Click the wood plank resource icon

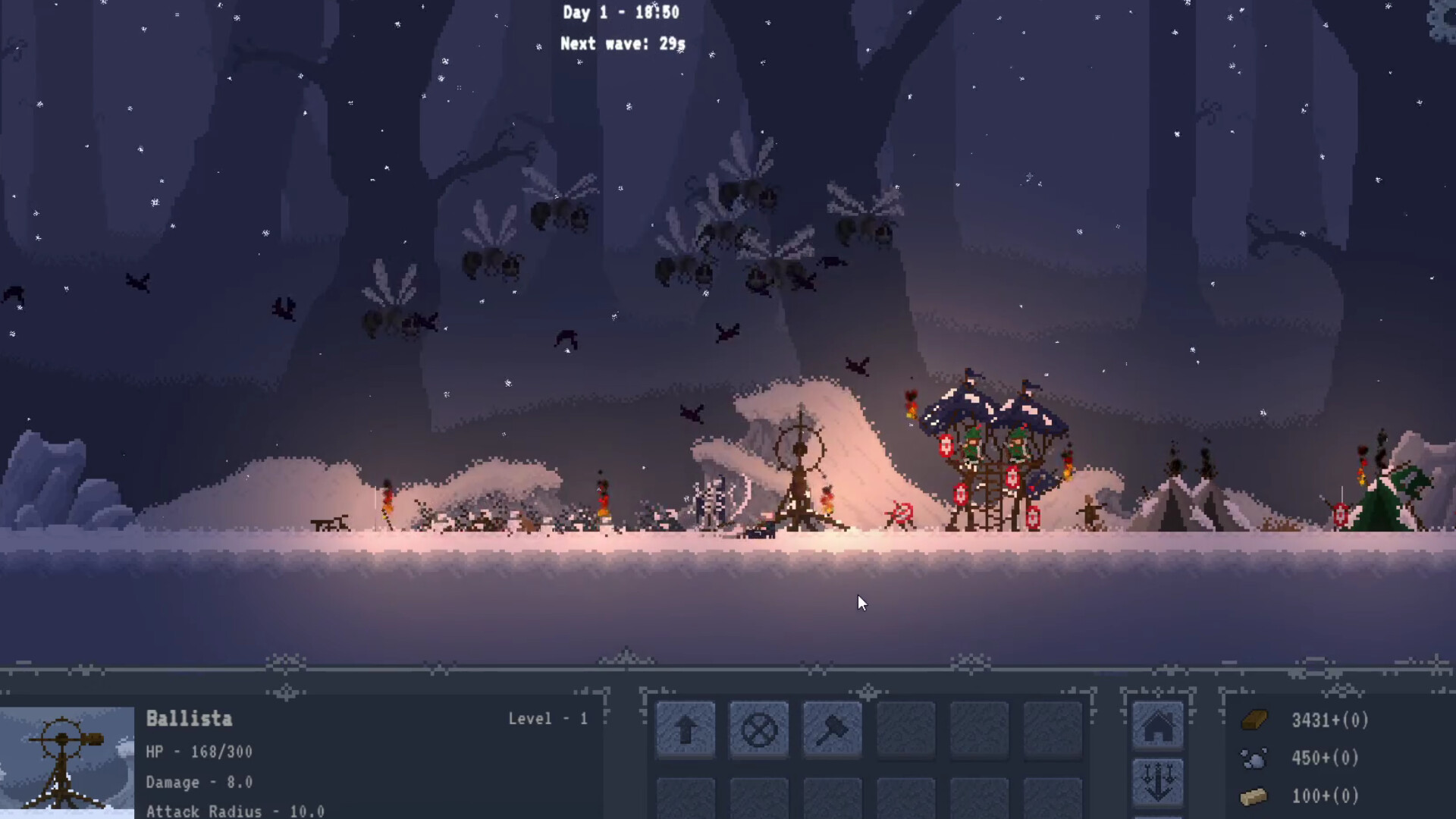click(1257, 720)
